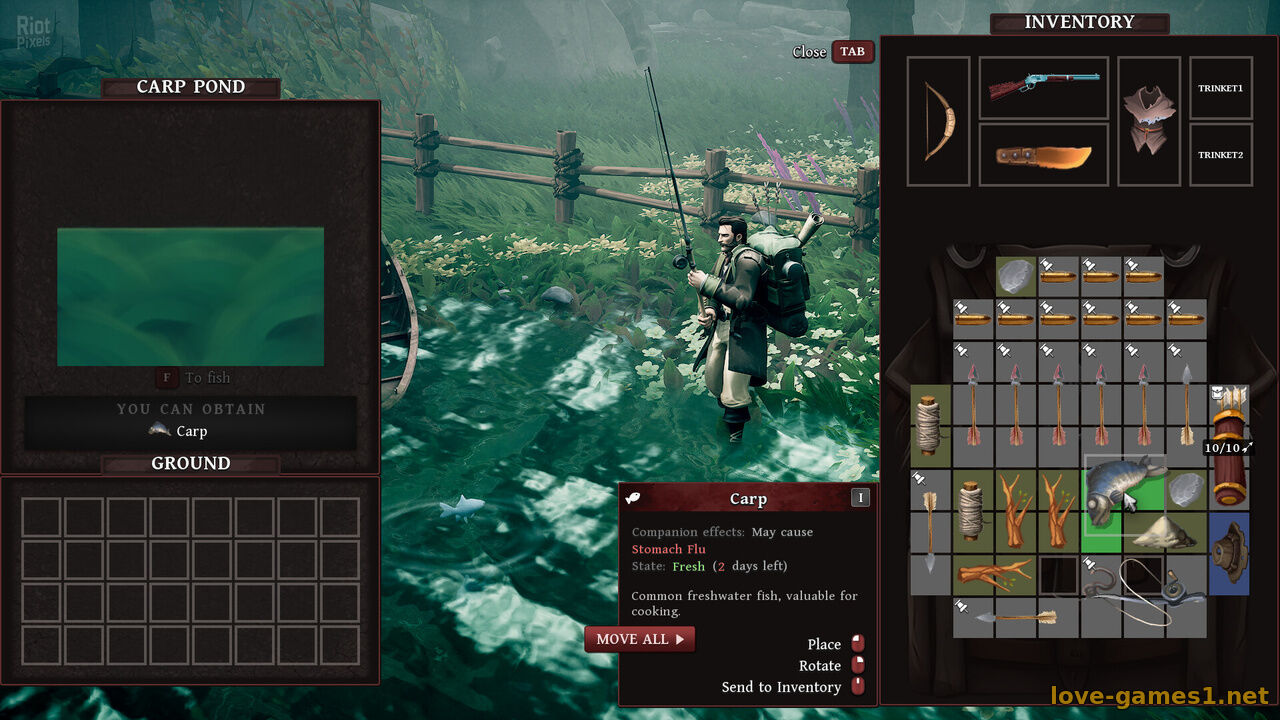Select the brown hat in the blue slot
This screenshot has height=720, width=1280.
click(x=1228, y=554)
